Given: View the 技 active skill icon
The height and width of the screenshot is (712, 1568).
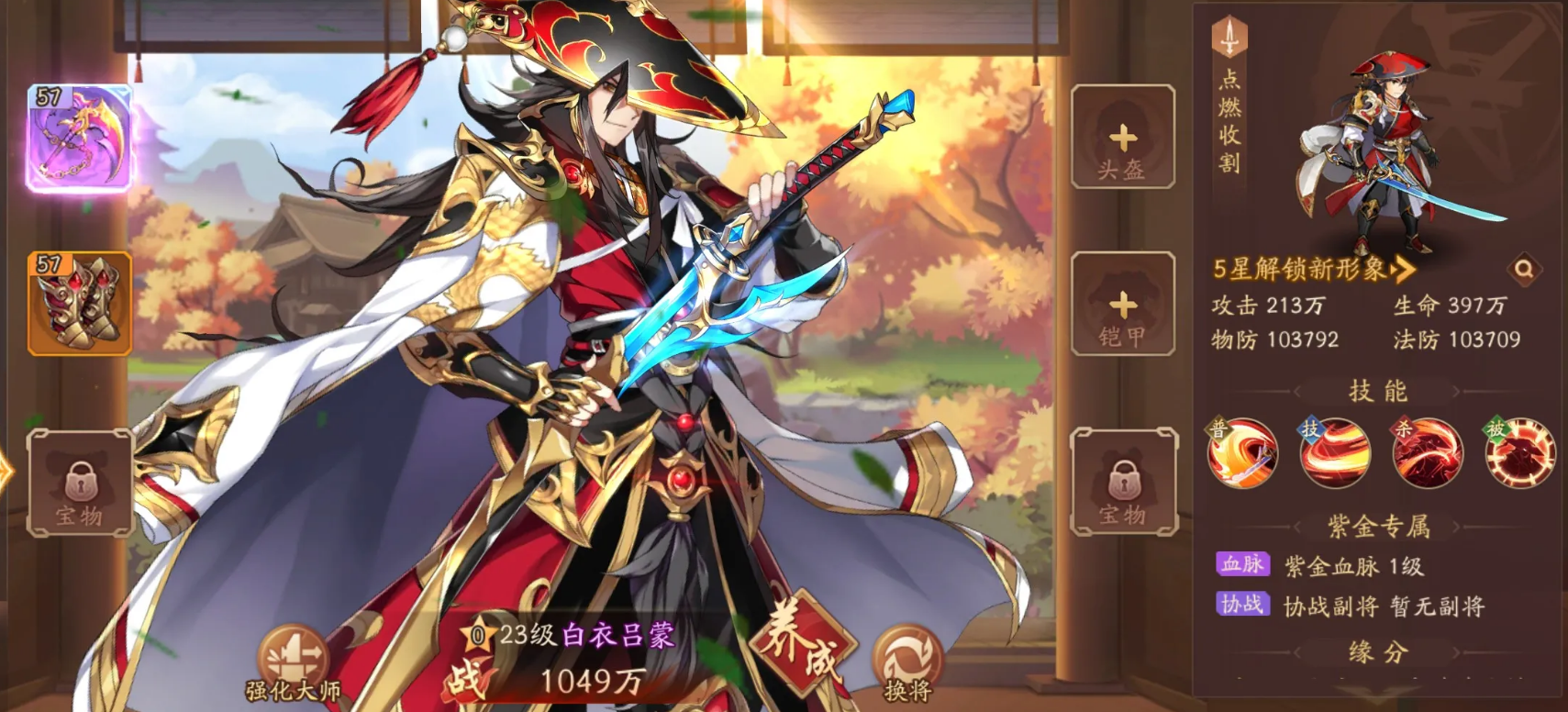Looking at the screenshot, I should [1335, 453].
